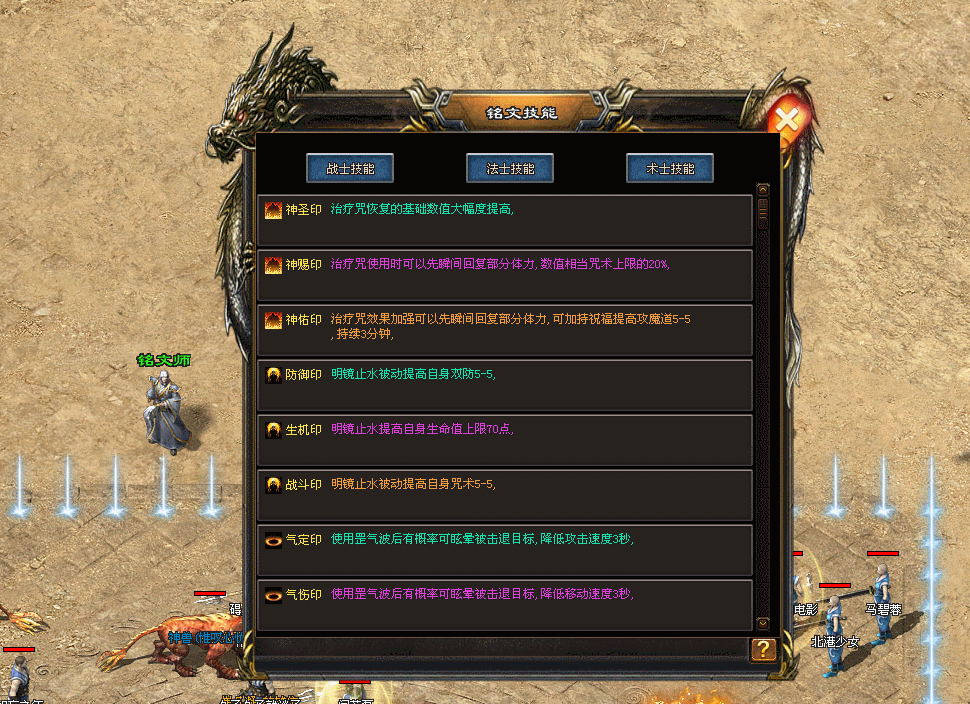This screenshot has width=970, height=704.
Task: Select the 神佑印 inscription entry
Action: [504, 330]
